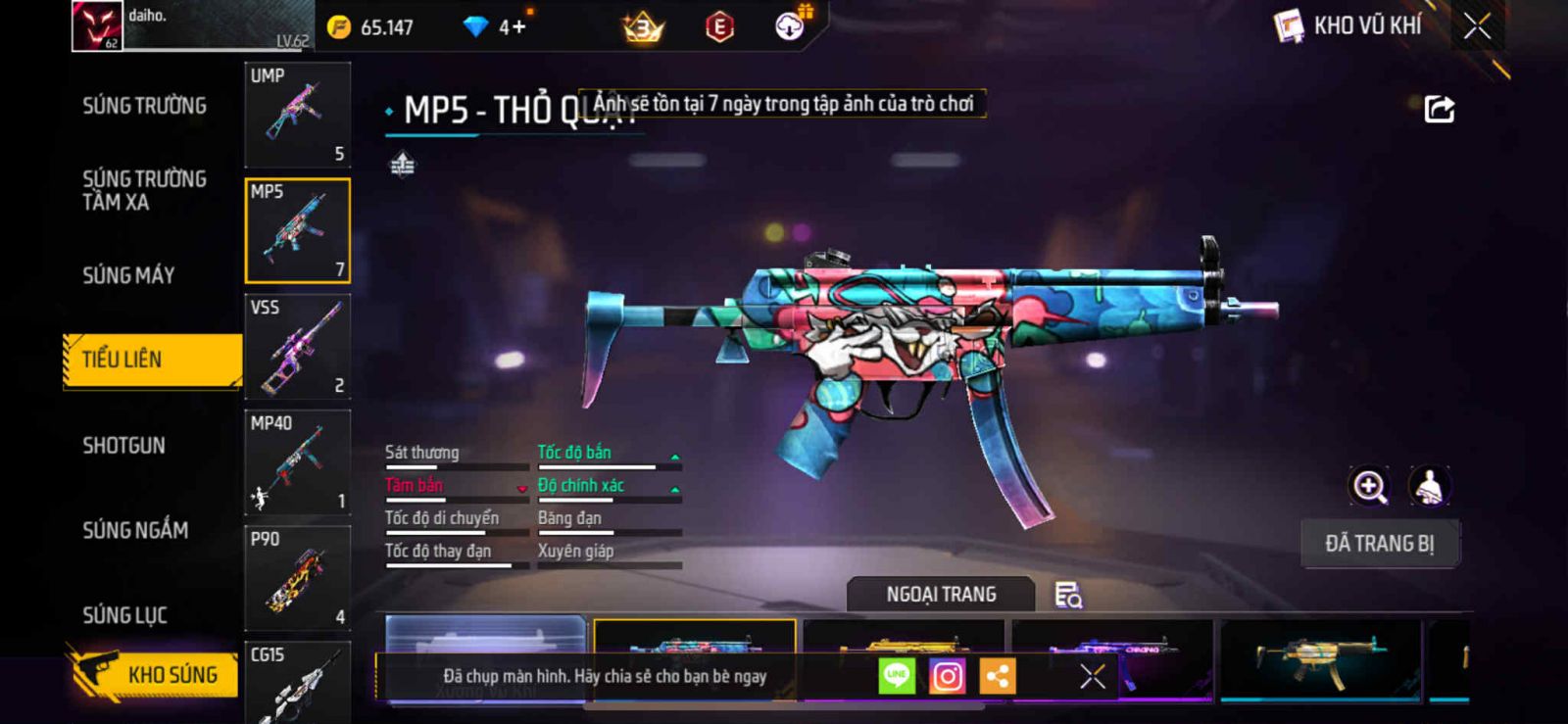Image resolution: width=1568 pixels, height=724 pixels.
Task: Select the Súng Máy category
Action: coord(128,275)
